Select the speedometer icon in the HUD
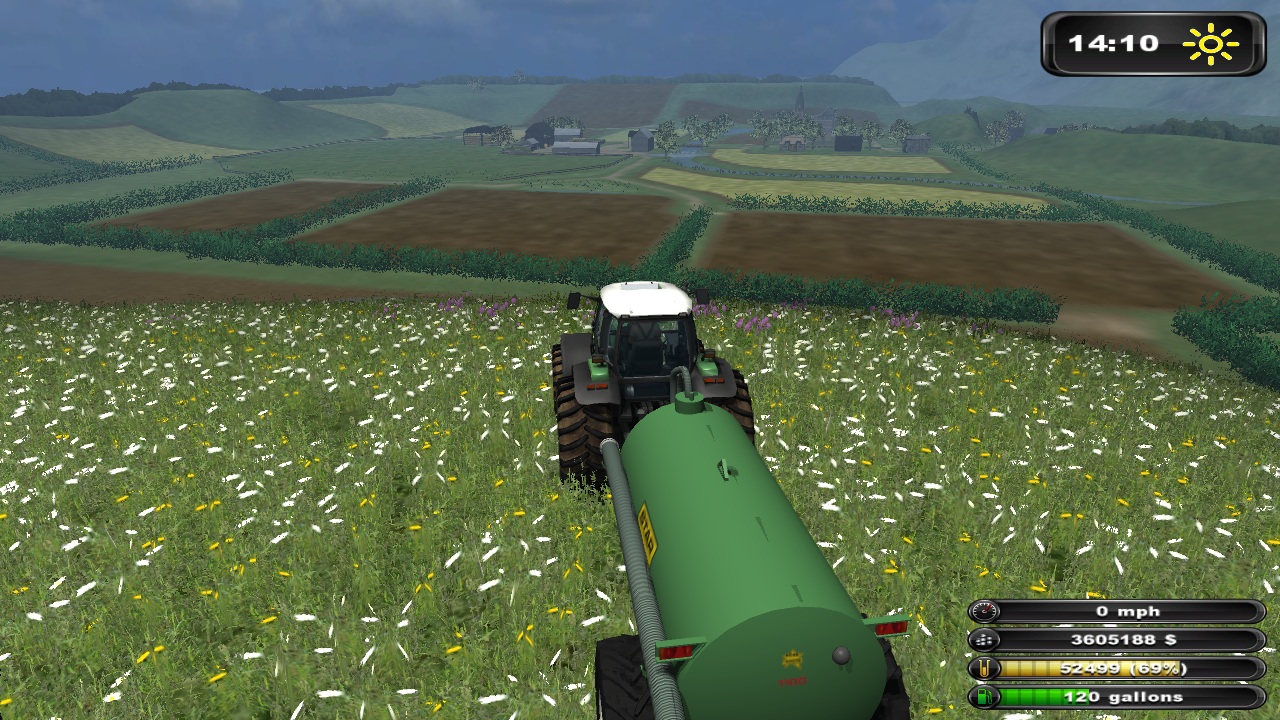1280x720 pixels. pyautogui.click(x=986, y=610)
